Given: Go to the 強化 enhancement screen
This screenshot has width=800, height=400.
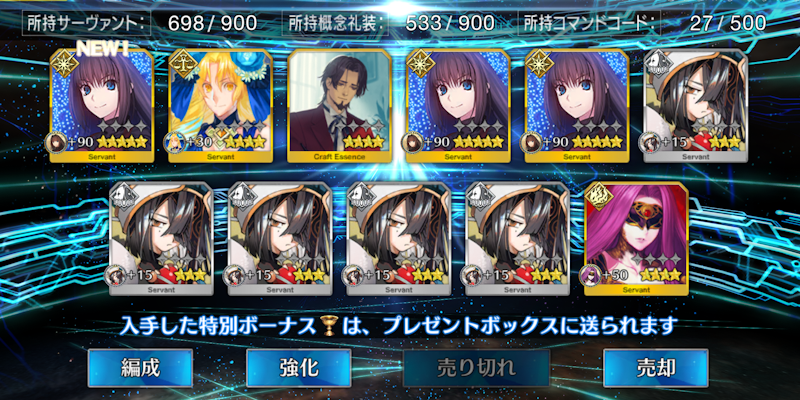Looking at the screenshot, I should pos(298,367).
